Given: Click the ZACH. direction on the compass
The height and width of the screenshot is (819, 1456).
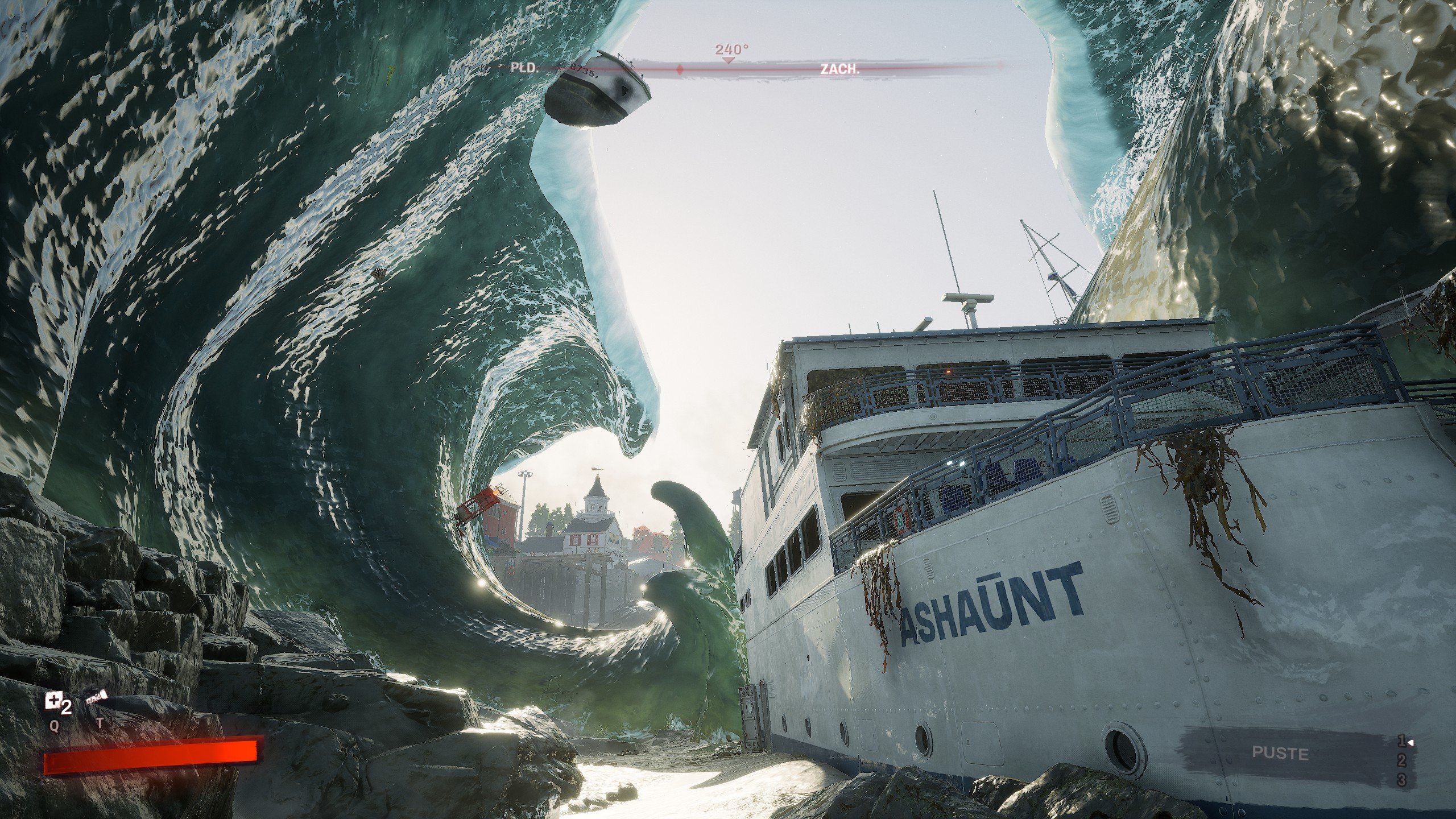Looking at the screenshot, I should (x=839, y=69).
